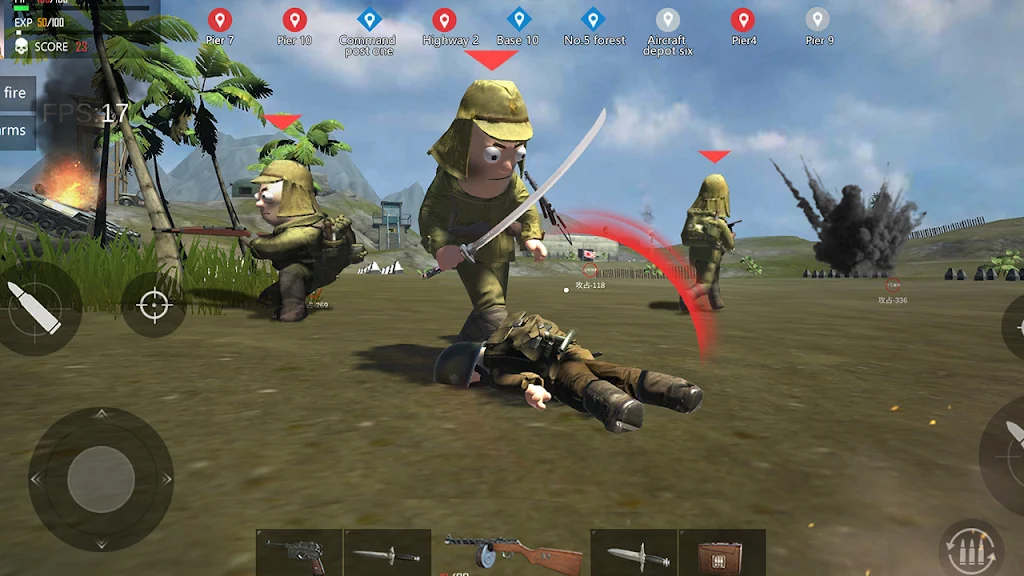The image size is (1024, 576).
Task: Select the dagger slot next to the pistol
Action: [387, 553]
